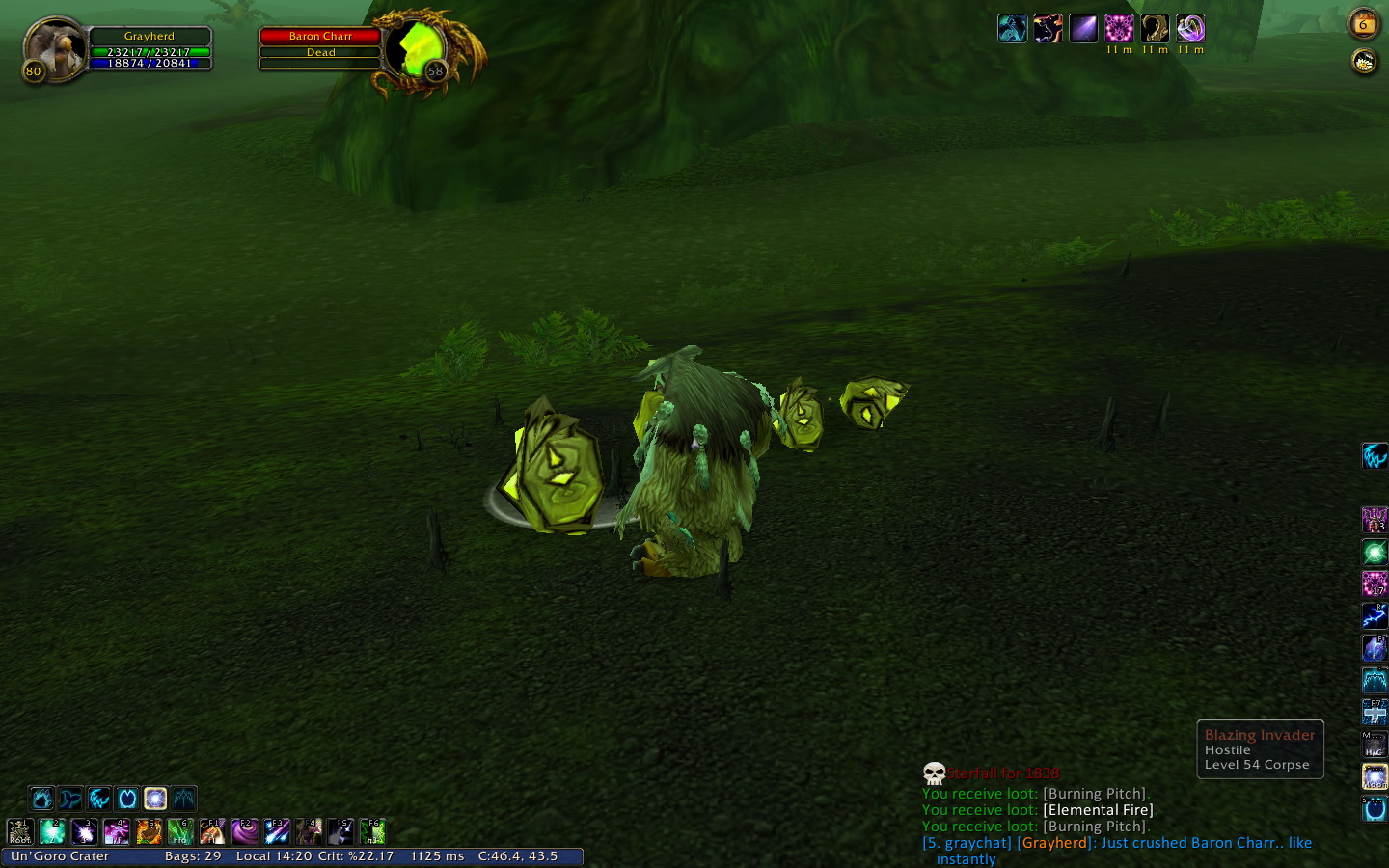Screen dimensions: 1389x868
Task: Select the Baron Charr target frame
Action: click(x=319, y=37)
